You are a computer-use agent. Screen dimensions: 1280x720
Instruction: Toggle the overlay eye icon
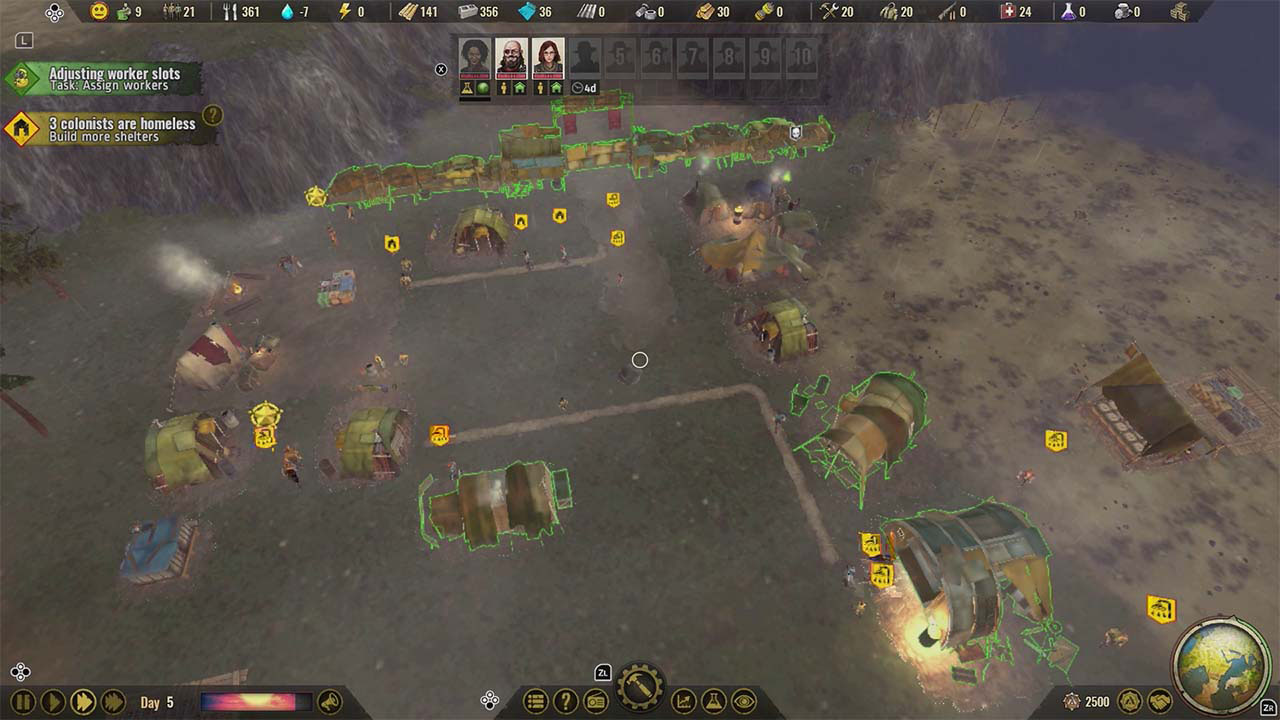click(744, 702)
